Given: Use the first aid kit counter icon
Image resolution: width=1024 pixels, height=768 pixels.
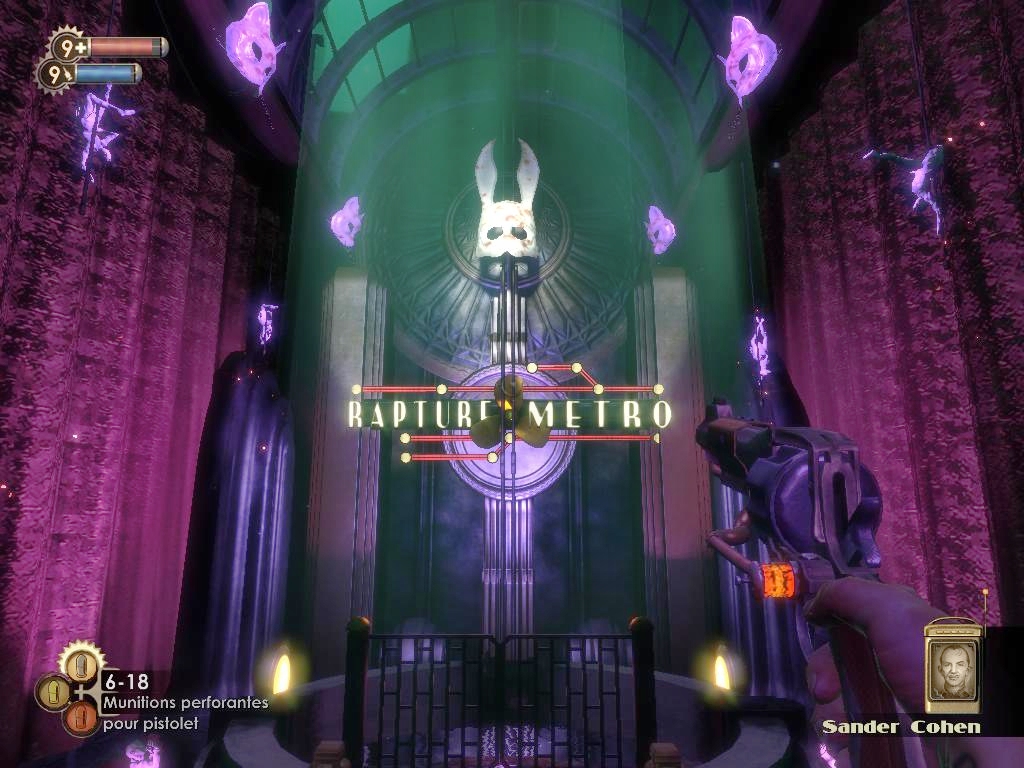Looking at the screenshot, I should 67,46.
